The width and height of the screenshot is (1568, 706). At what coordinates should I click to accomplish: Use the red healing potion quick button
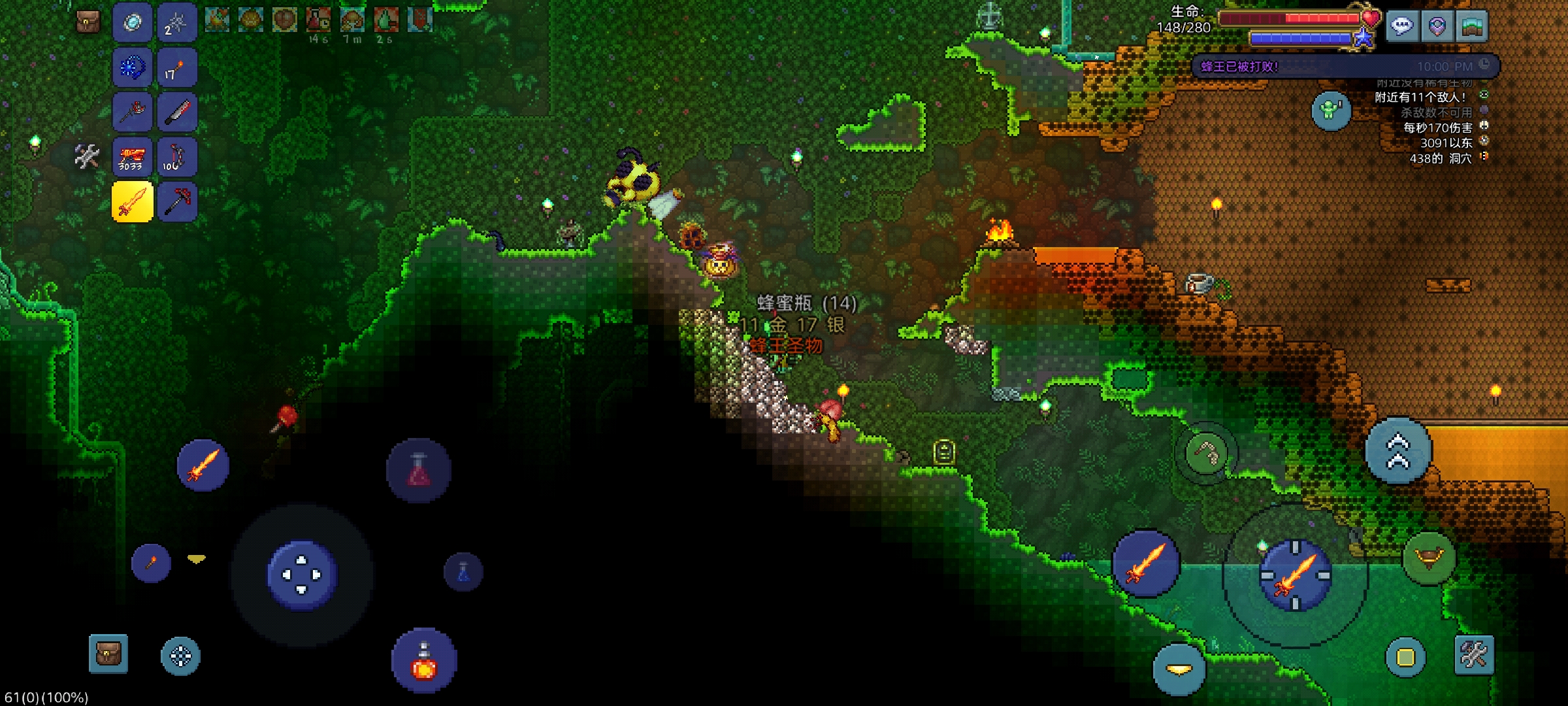[423, 660]
